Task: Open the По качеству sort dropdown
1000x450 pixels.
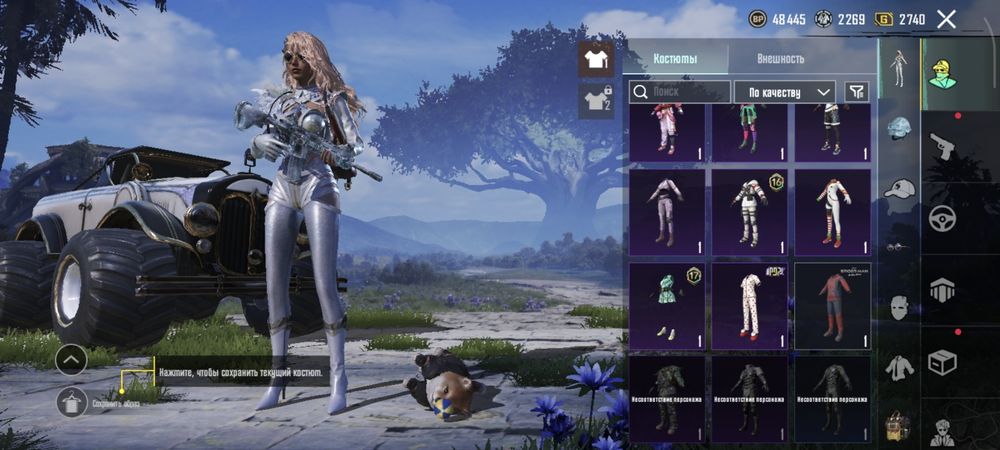Action: click(785, 92)
